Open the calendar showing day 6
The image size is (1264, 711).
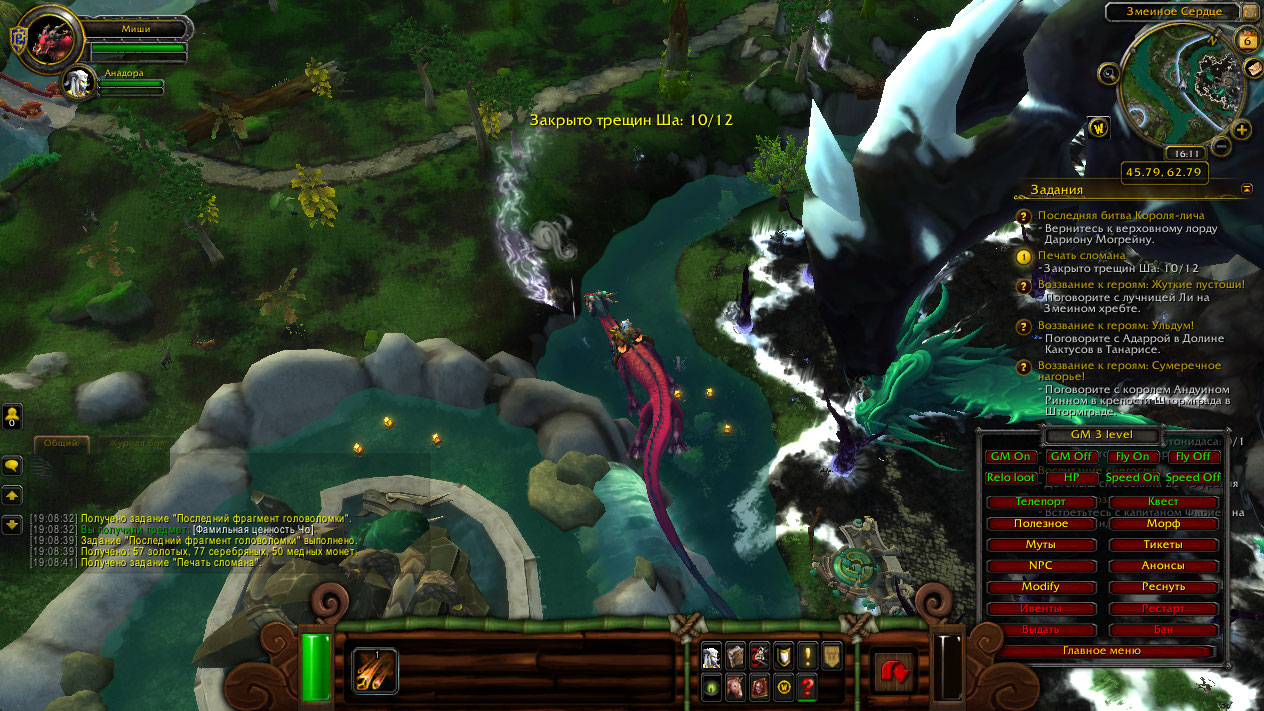(1247, 39)
